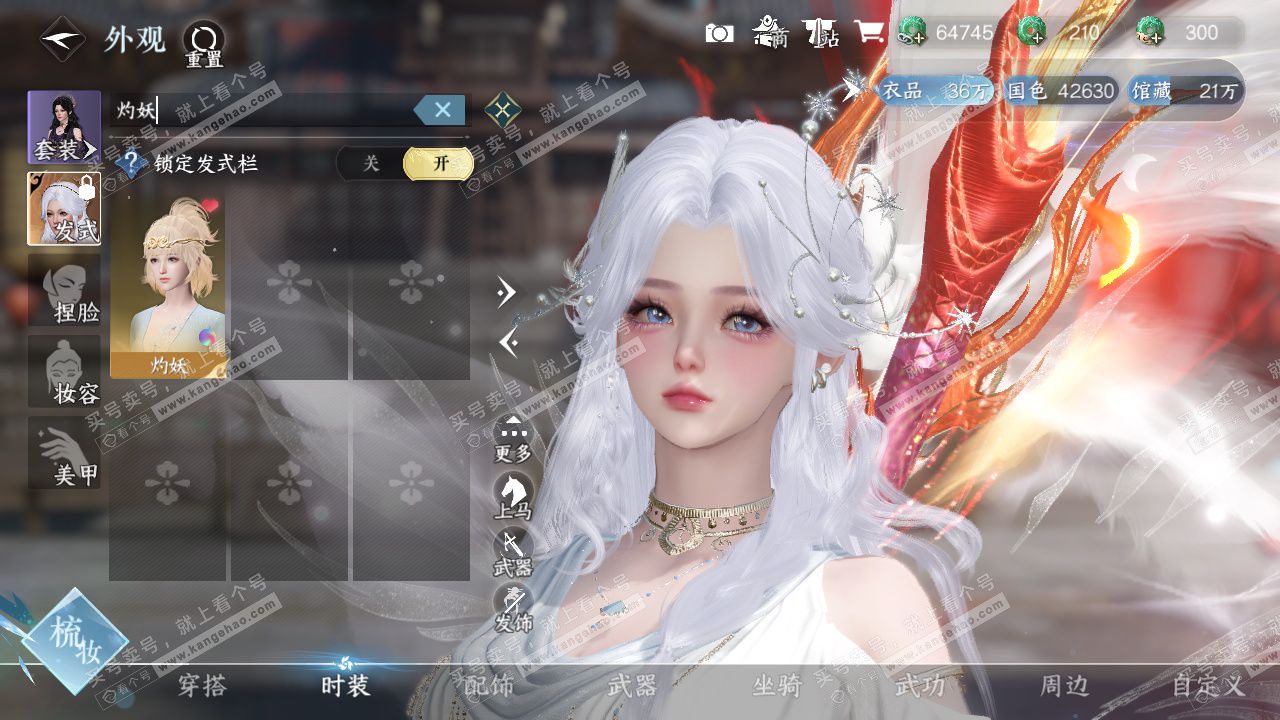
Task: Switch to the 捏脸 face sculpt category
Action: coord(64,290)
